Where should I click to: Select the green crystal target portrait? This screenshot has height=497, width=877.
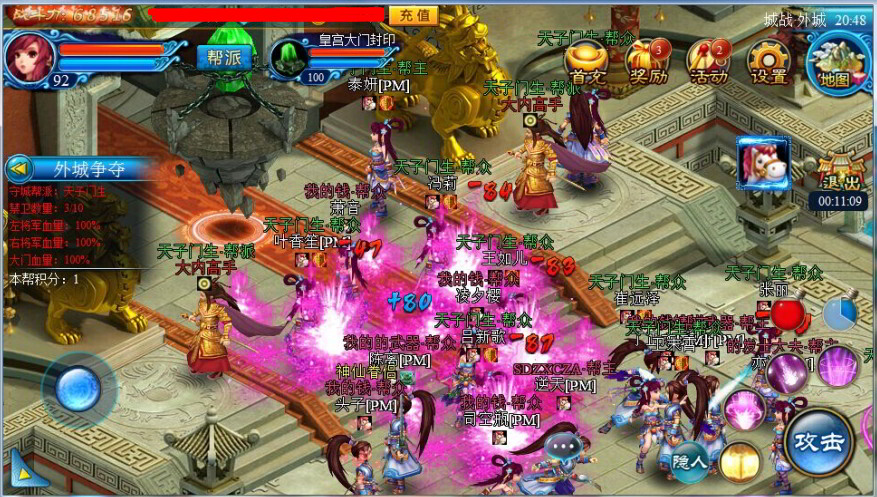tap(289, 58)
